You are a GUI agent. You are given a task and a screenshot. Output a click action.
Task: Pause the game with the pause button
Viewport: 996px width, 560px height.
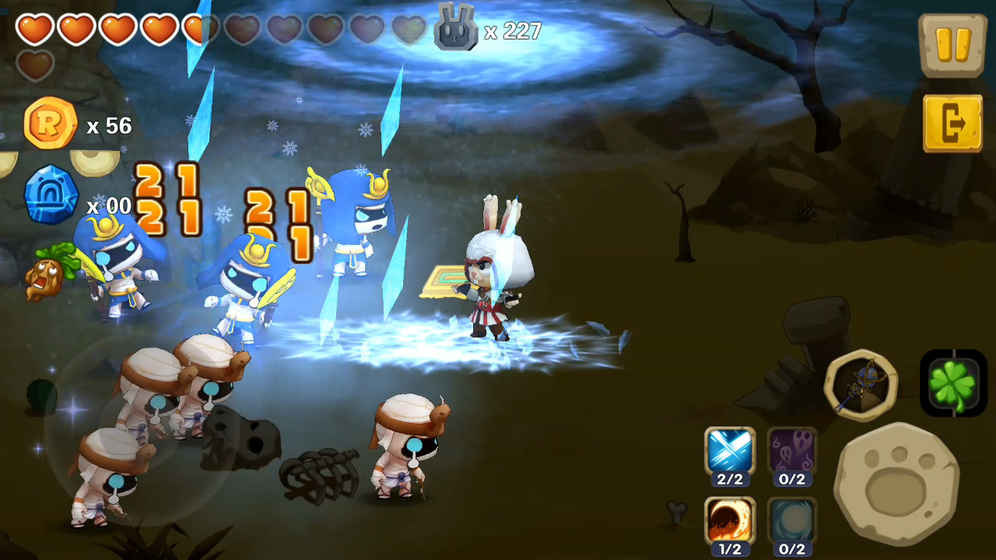coord(952,46)
